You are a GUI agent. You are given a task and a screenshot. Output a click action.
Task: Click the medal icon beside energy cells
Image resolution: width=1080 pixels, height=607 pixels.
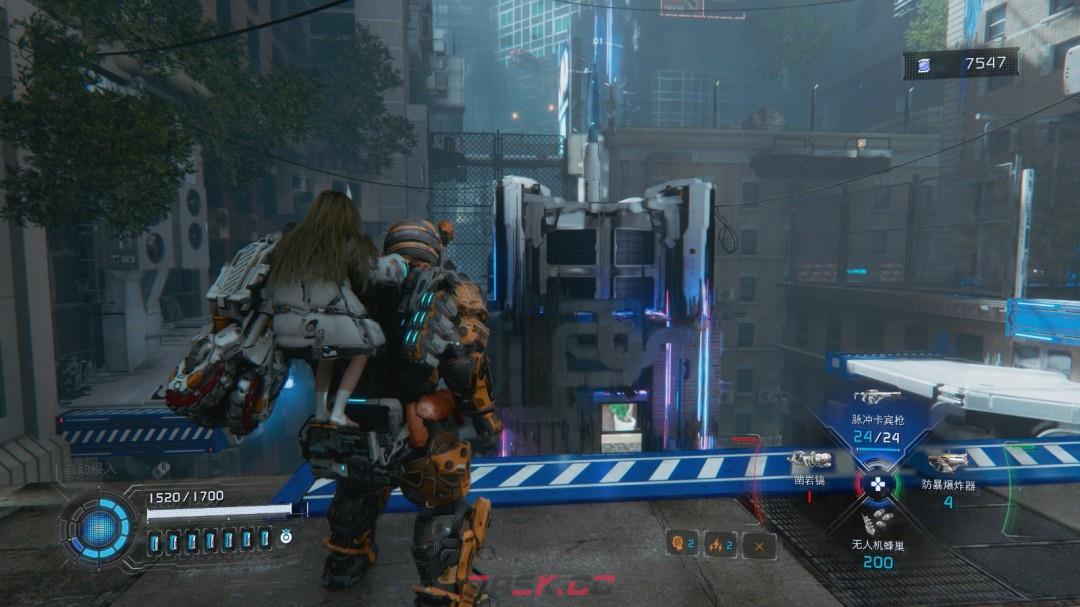pos(286,538)
